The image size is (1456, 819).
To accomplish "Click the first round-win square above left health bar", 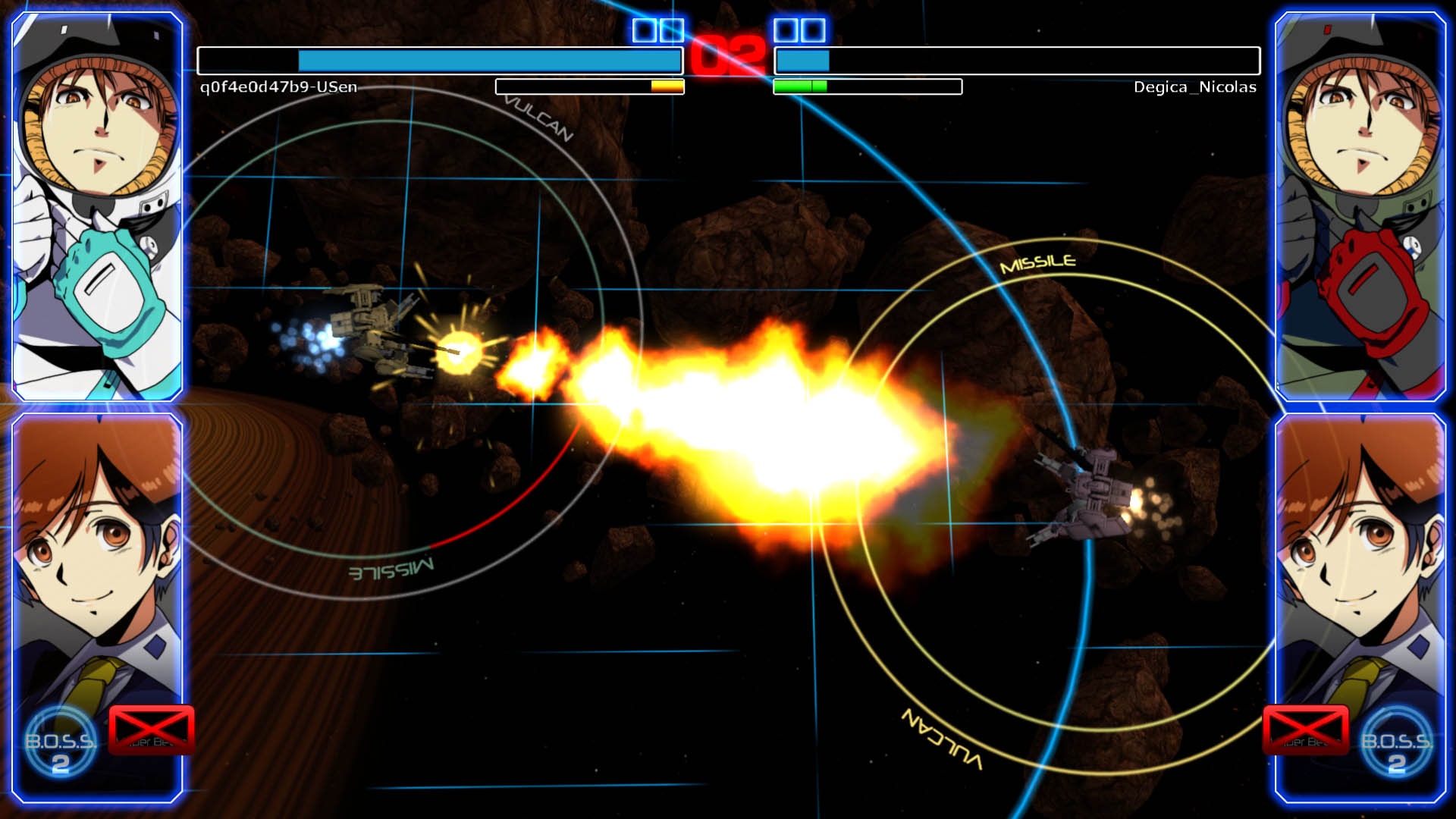I will click(644, 32).
